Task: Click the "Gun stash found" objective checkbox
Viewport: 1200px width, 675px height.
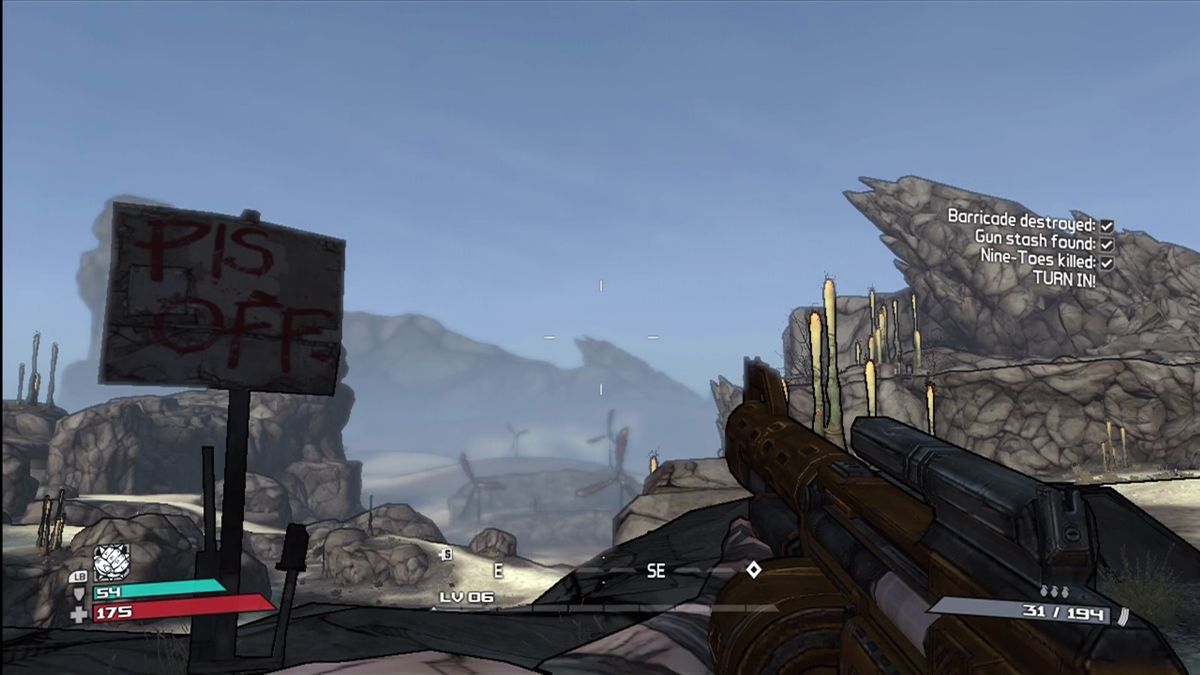Action: click(1107, 244)
